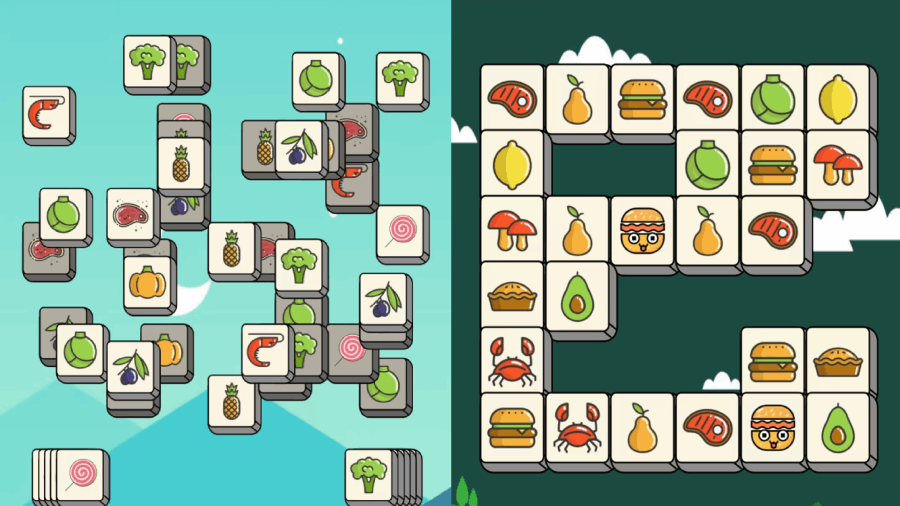Select the lollipop tile on the stacked pile
This screenshot has height=506, width=900.
pyautogui.click(x=77, y=475)
